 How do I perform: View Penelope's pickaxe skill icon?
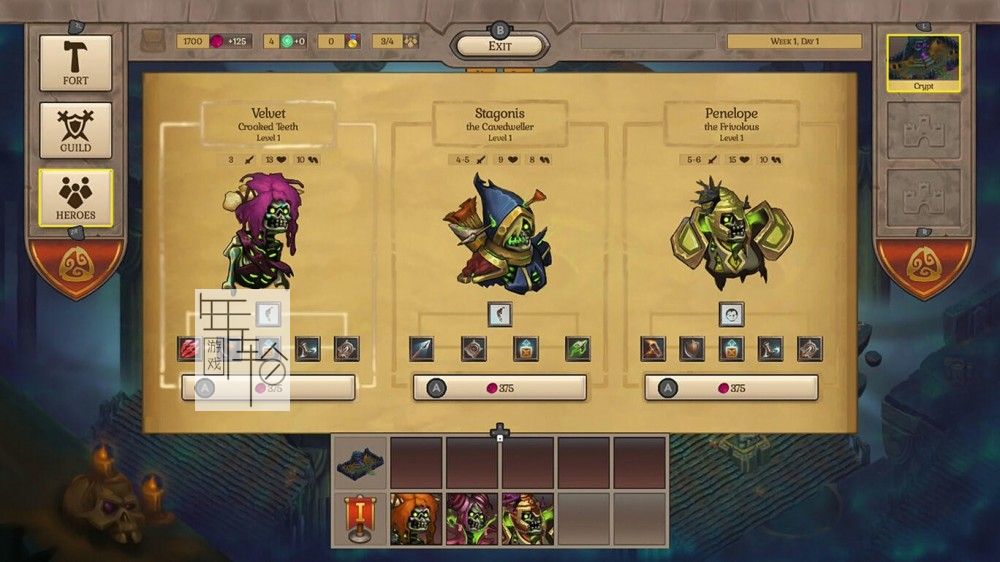pyautogui.click(x=653, y=349)
